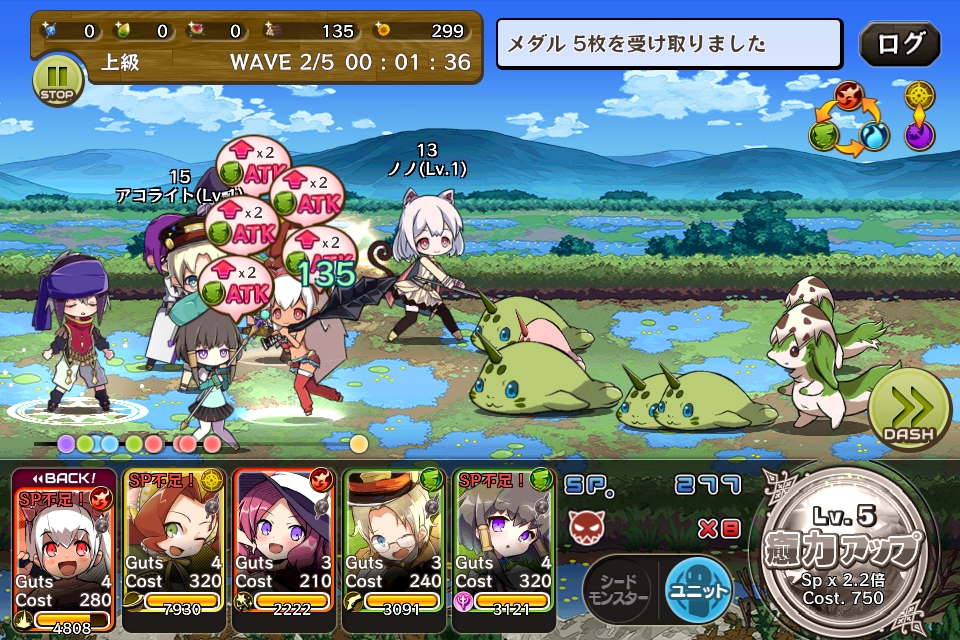Pause the battle with the STOP button

point(57,80)
